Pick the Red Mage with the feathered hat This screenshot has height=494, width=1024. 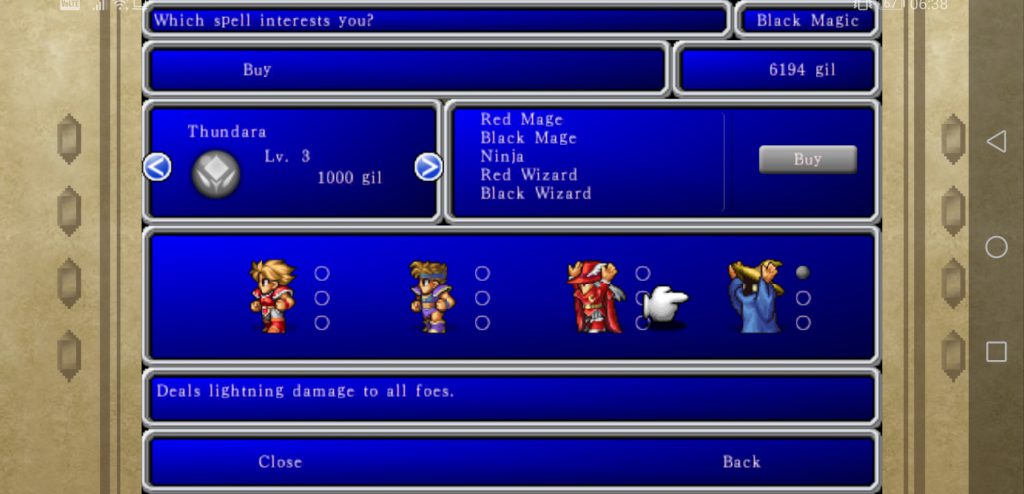click(594, 296)
